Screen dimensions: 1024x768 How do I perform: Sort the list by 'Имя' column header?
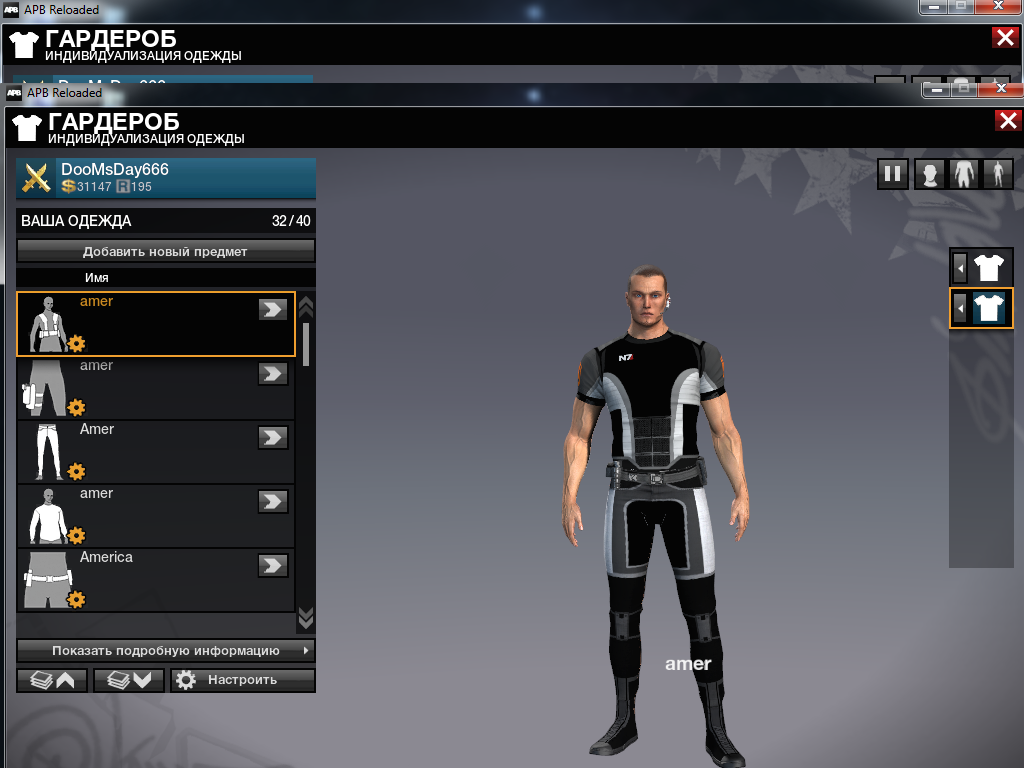point(97,277)
